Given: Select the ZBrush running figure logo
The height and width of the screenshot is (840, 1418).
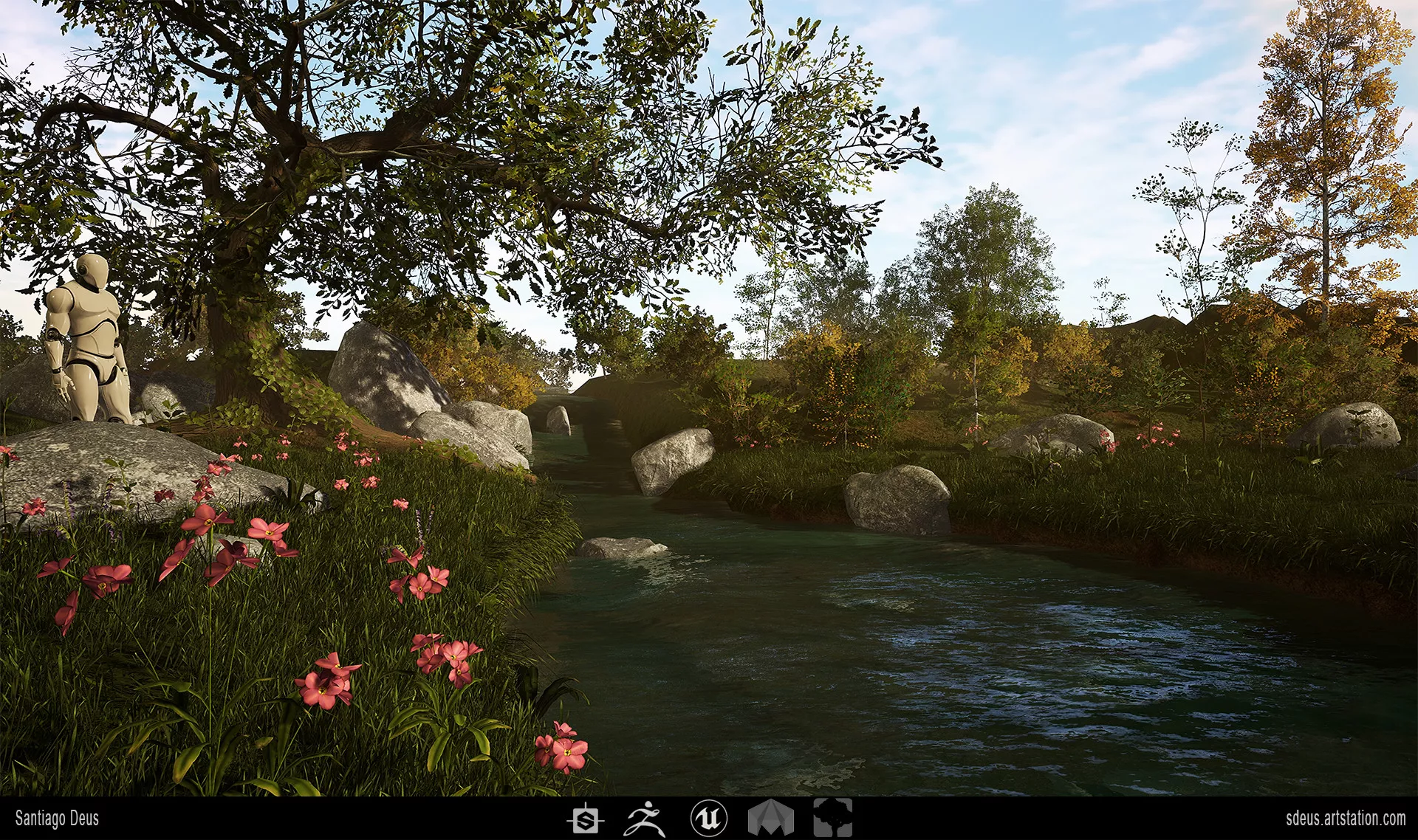Looking at the screenshot, I should [645, 819].
